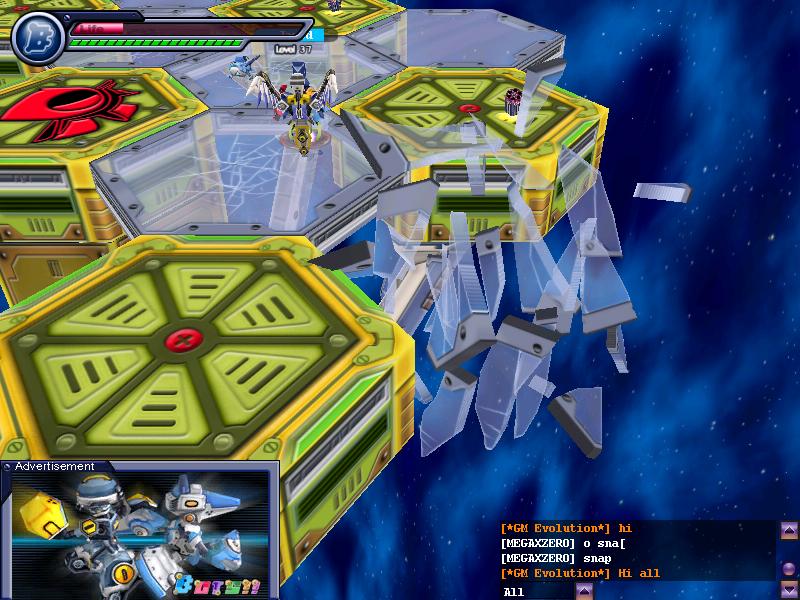Click the B emblem player portrait icon
The height and width of the screenshot is (600, 800).
(x=38, y=34)
